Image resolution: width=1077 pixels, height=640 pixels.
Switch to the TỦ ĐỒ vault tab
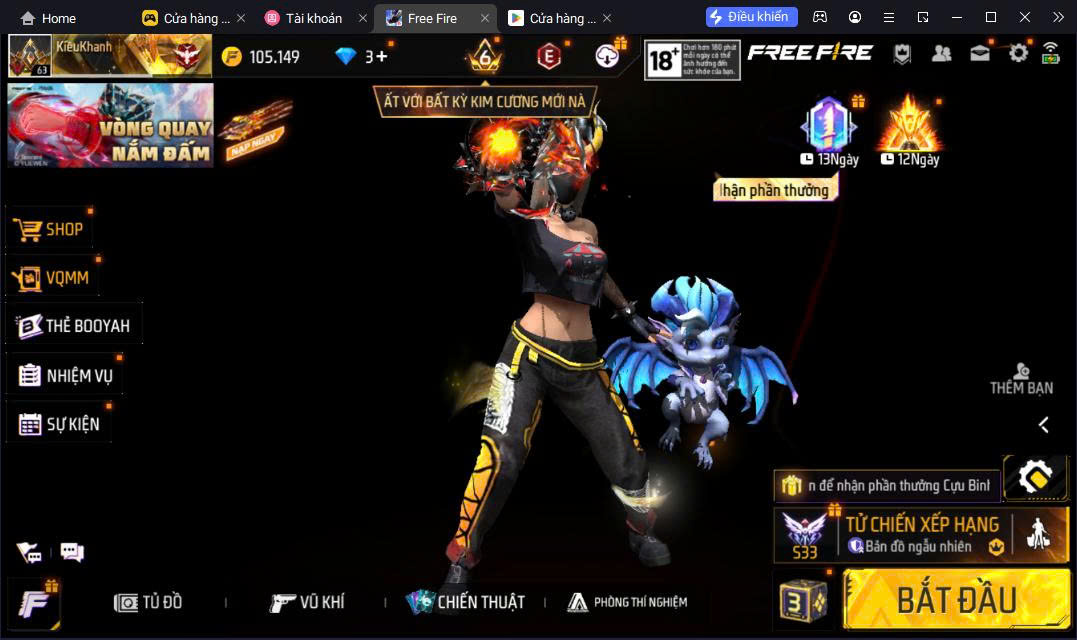148,602
